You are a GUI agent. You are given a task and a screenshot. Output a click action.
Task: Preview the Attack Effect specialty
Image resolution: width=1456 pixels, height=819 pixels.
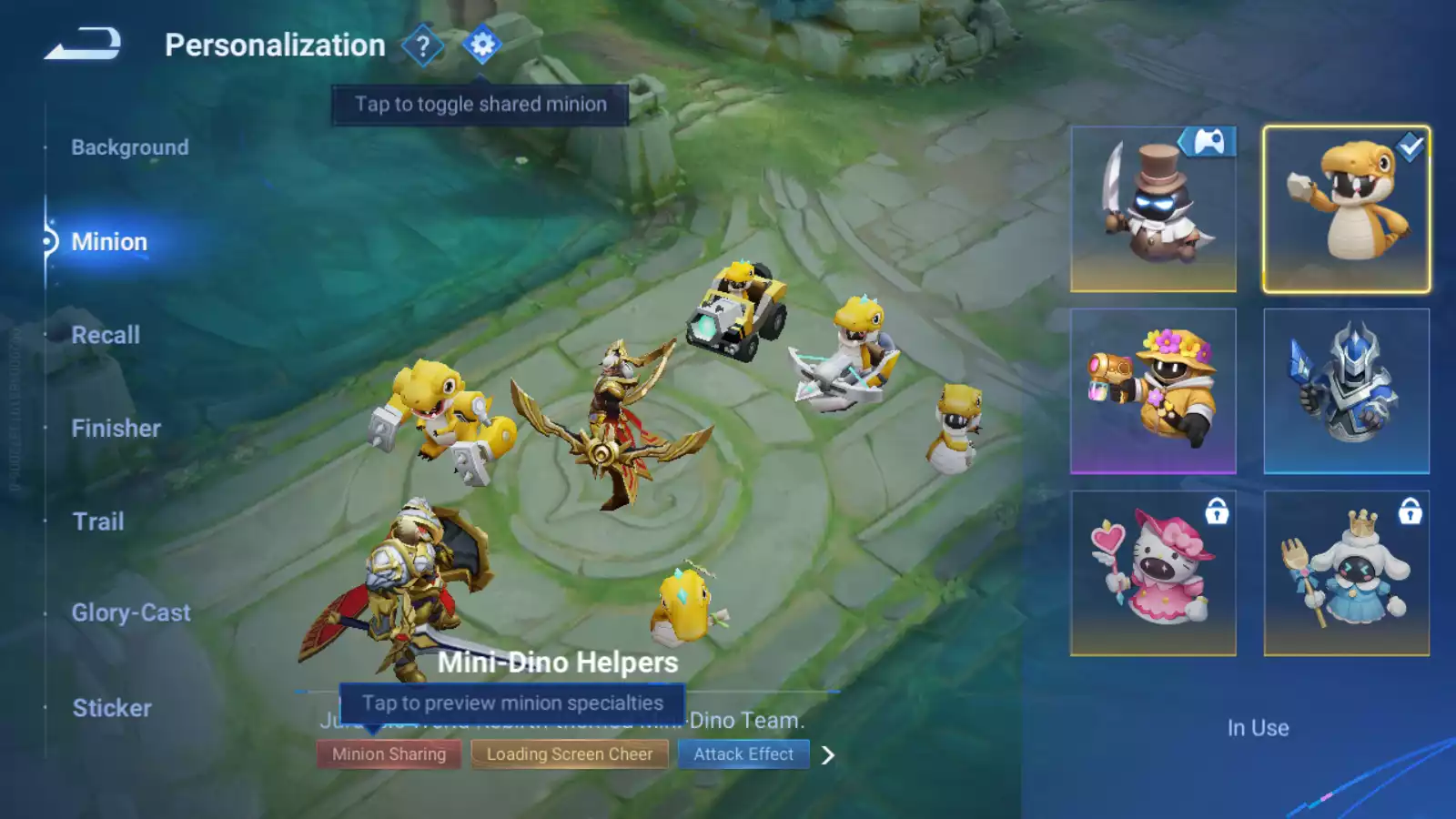point(743,754)
